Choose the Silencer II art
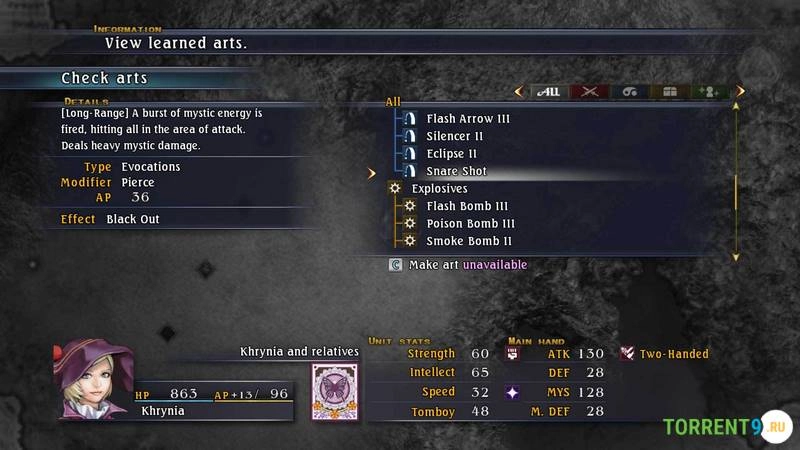This screenshot has height=450, width=800. pyautogui.click(x=454, y=136)
